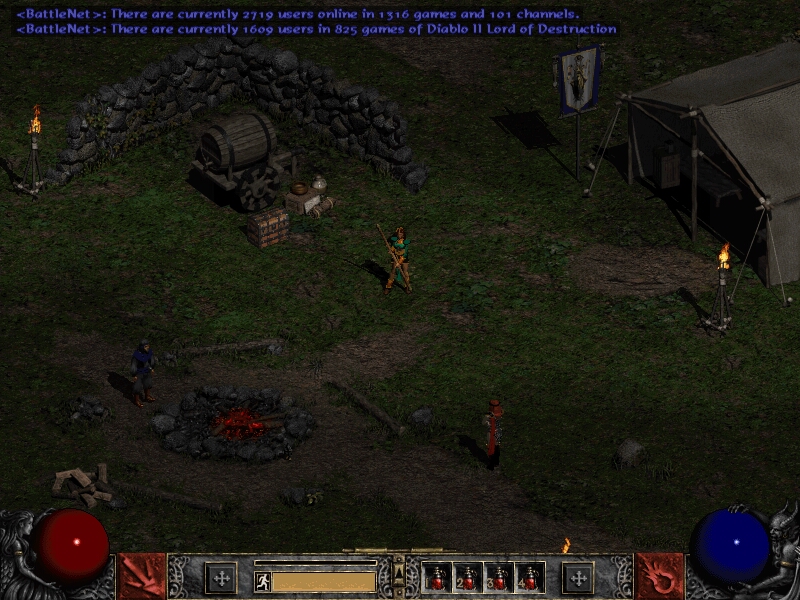Open the right-hand fire skill selector
The image size is (800, 600).
[659, 576]
